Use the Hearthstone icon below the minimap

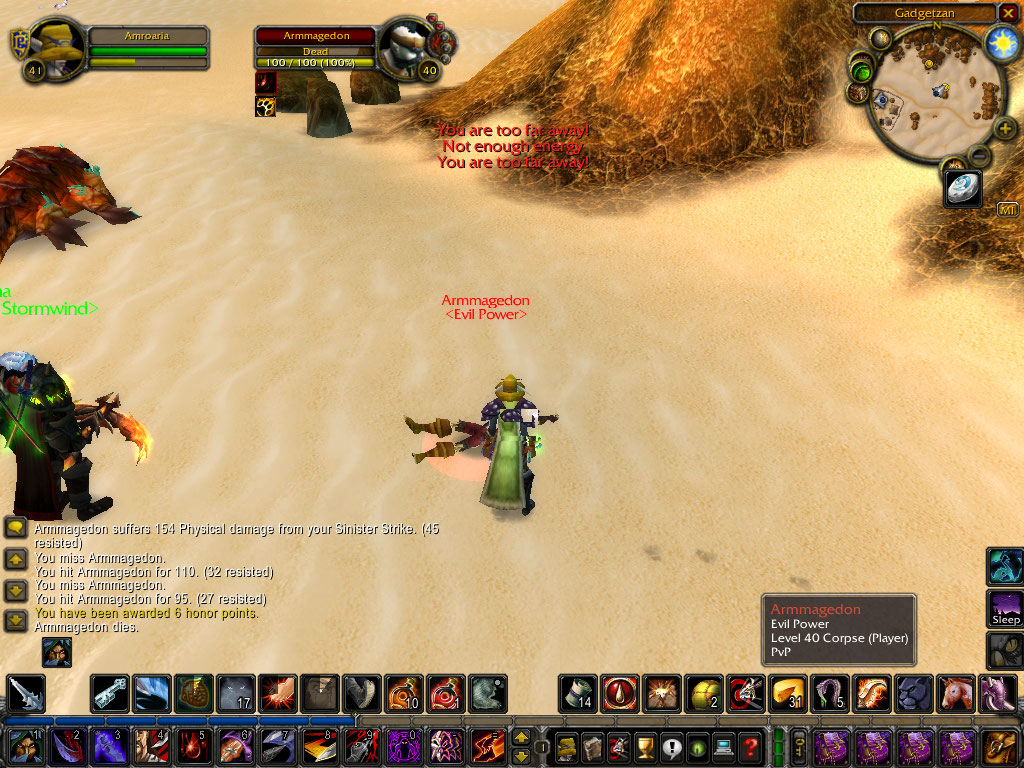pos(964,188)
